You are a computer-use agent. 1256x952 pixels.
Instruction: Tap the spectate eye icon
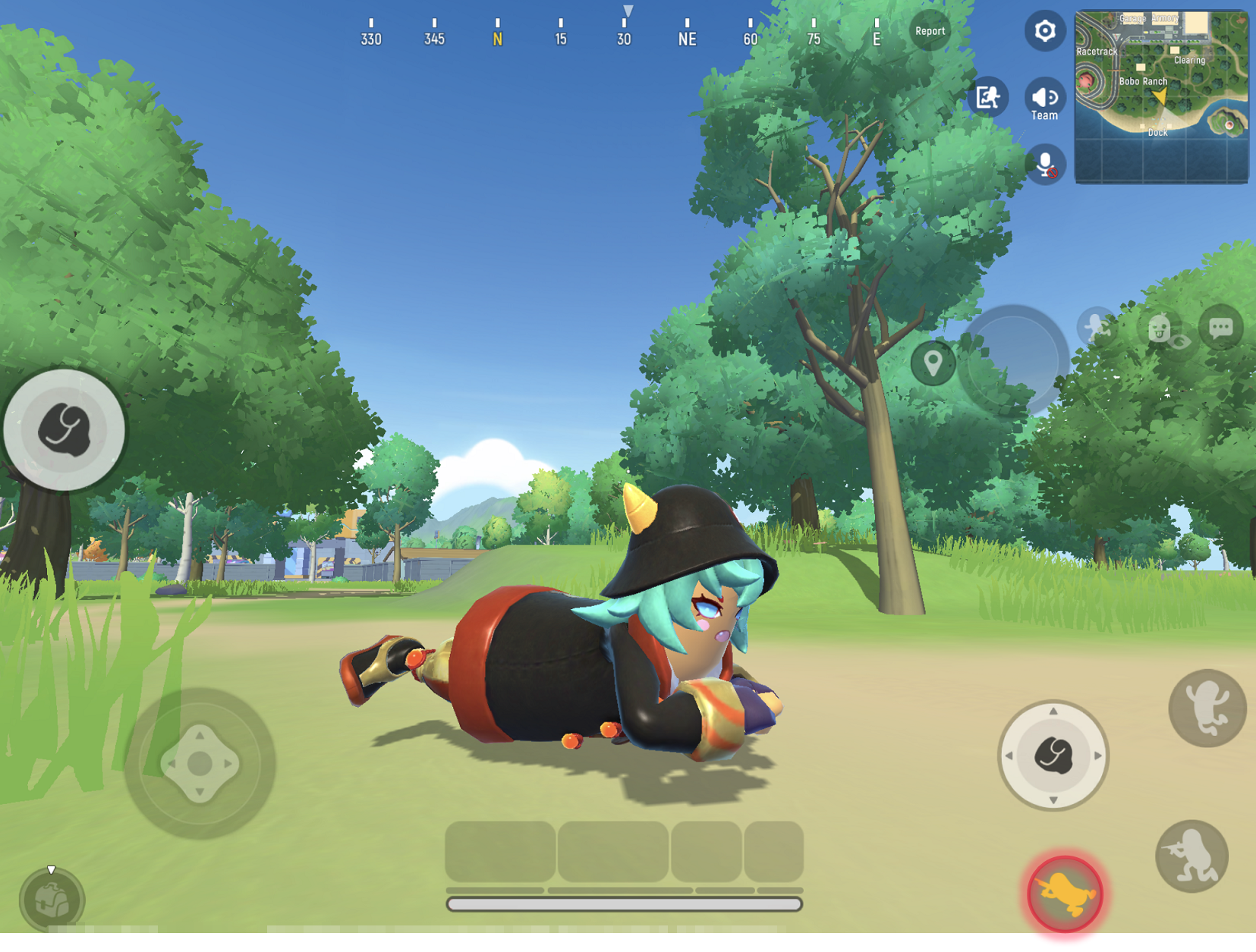click(x=1179, y=343)
